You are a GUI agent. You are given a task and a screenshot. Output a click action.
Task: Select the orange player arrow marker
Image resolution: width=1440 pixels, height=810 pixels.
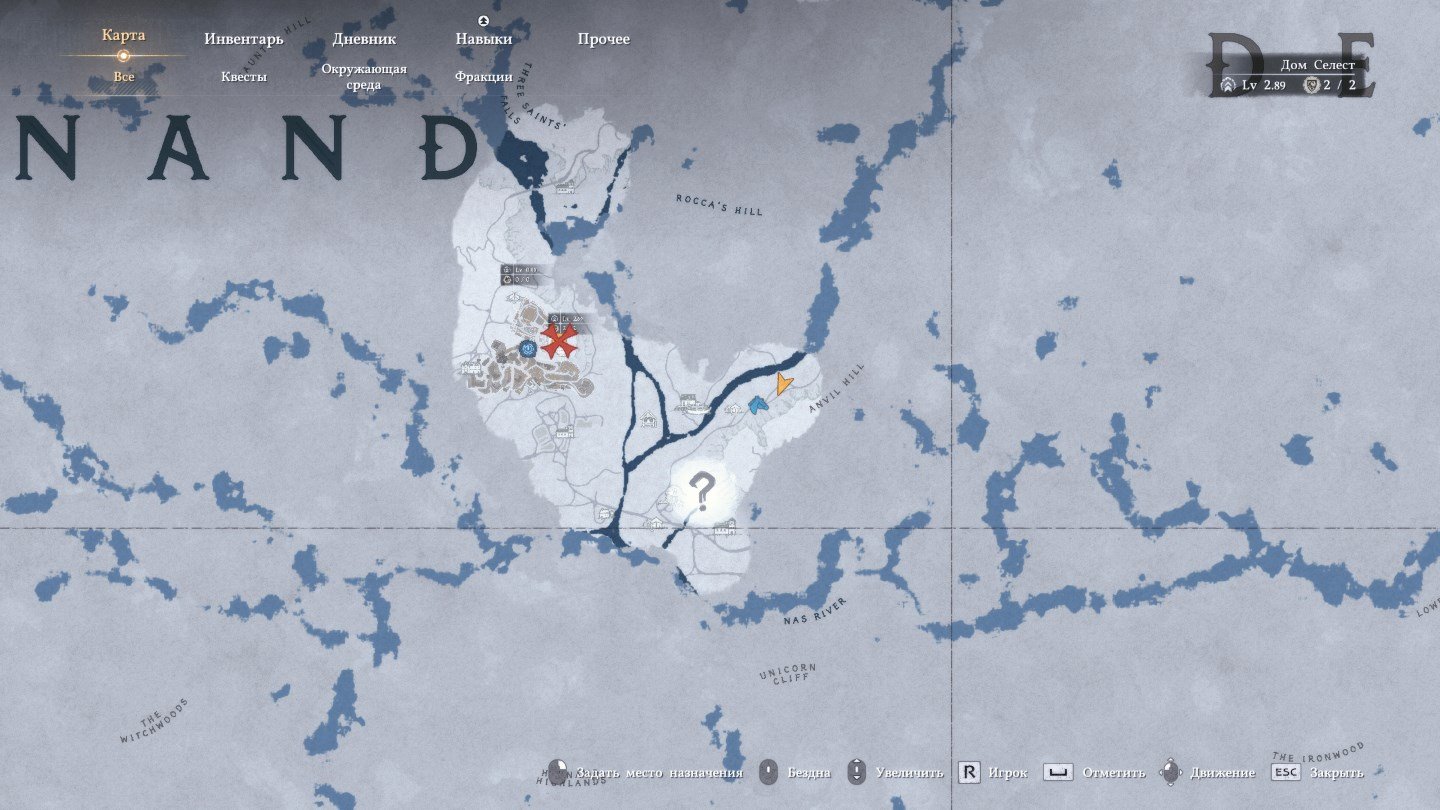(x=784, y=383)
